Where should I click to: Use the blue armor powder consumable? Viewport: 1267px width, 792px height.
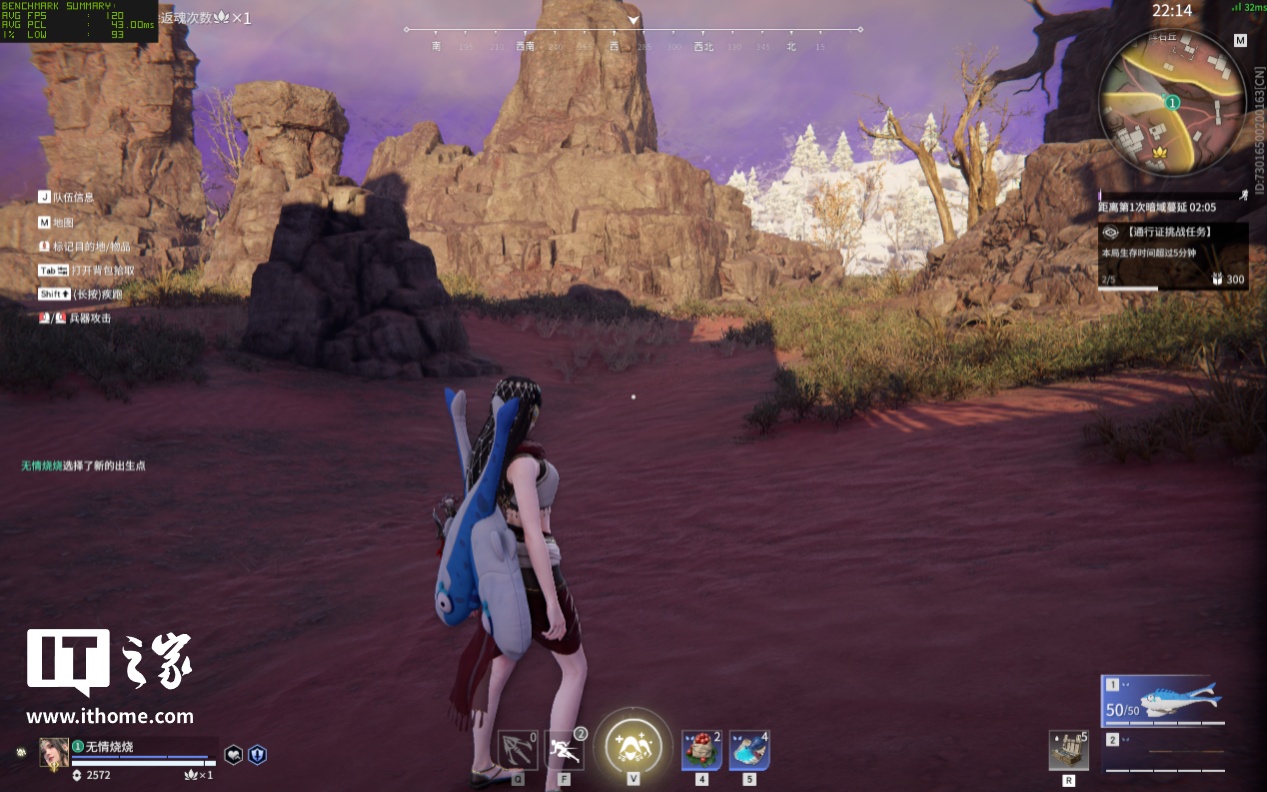tap(749, 750)
